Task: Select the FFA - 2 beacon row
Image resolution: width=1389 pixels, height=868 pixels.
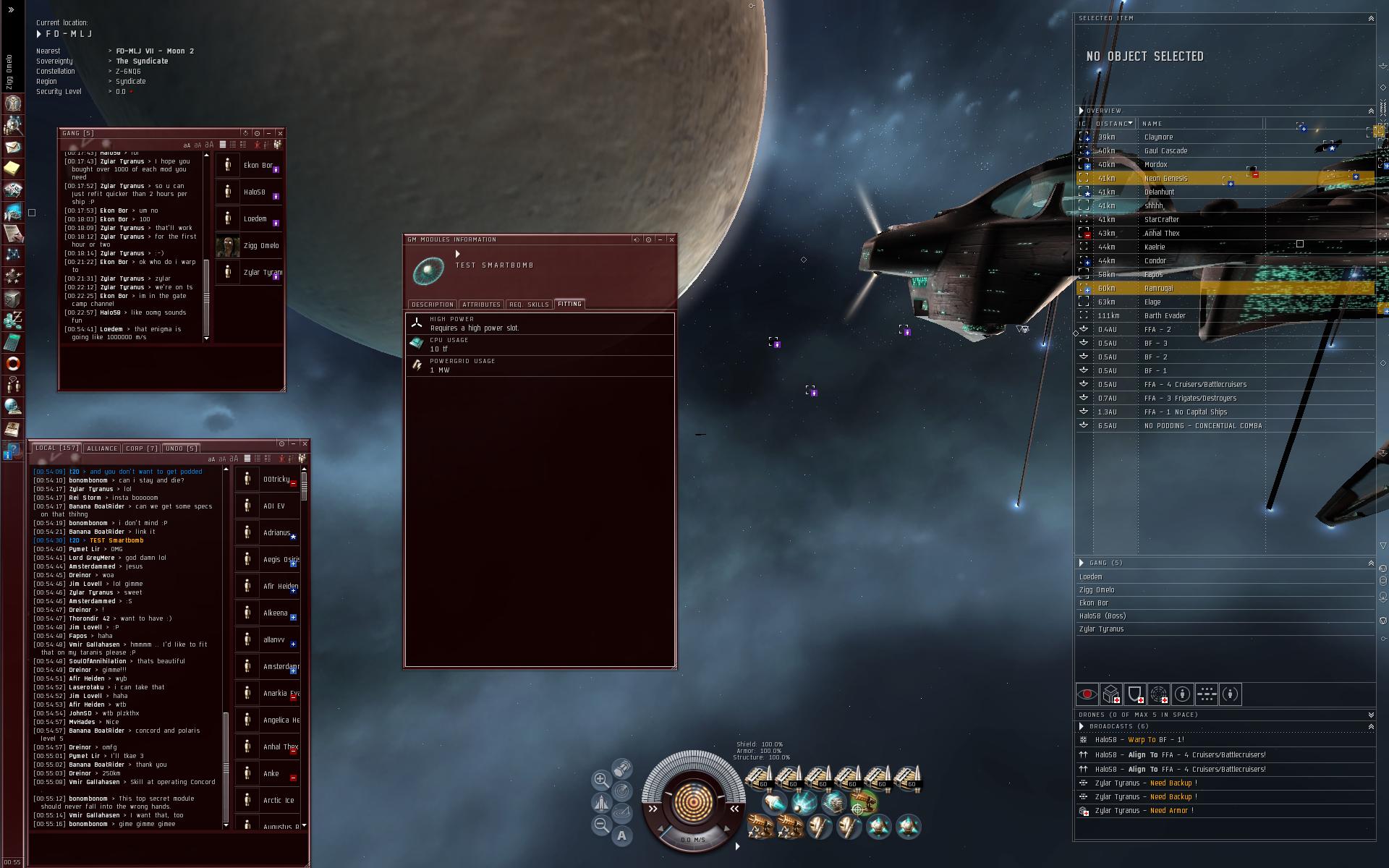Action: click(1157, 330)
